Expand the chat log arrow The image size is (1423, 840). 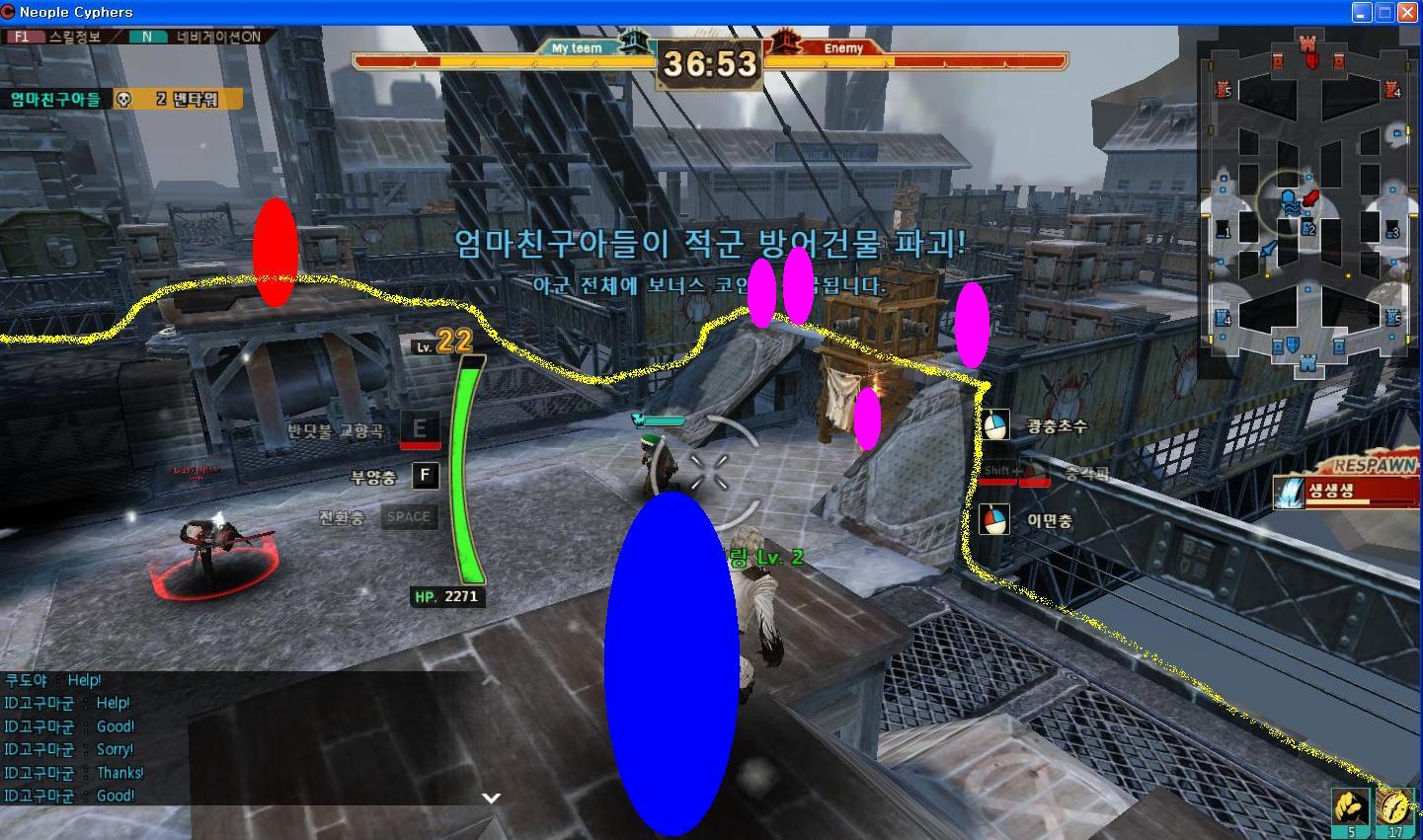click(x=491, y=798)
